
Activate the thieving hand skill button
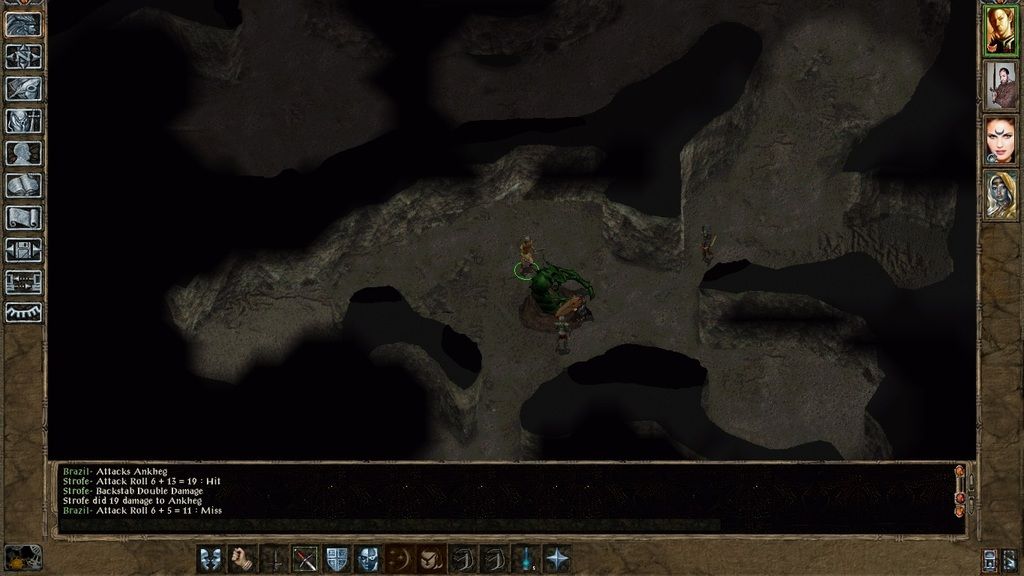tap(431, 558)
